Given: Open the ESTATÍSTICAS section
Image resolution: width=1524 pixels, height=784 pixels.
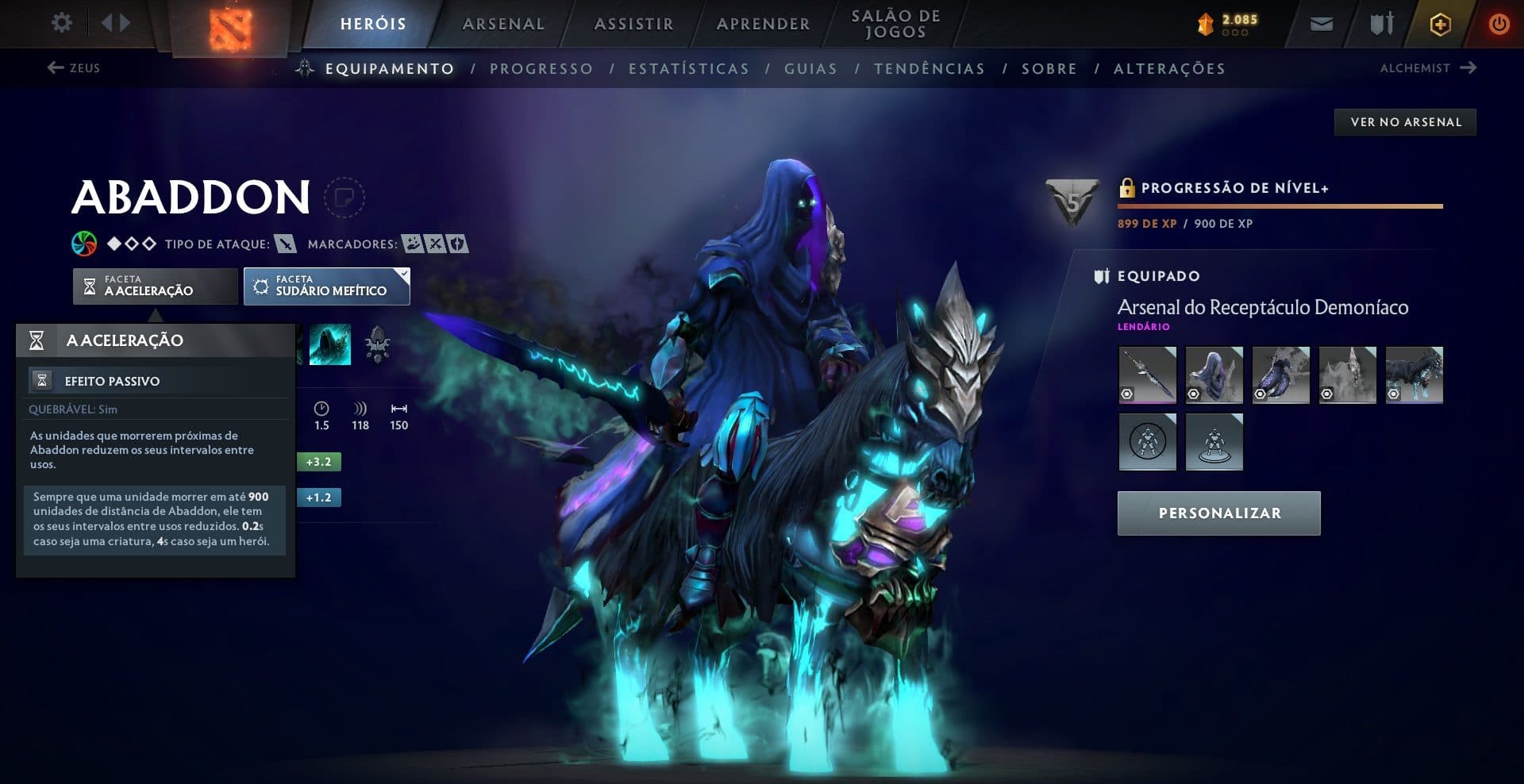Looking at the screenshot, I should click(687, 68).
